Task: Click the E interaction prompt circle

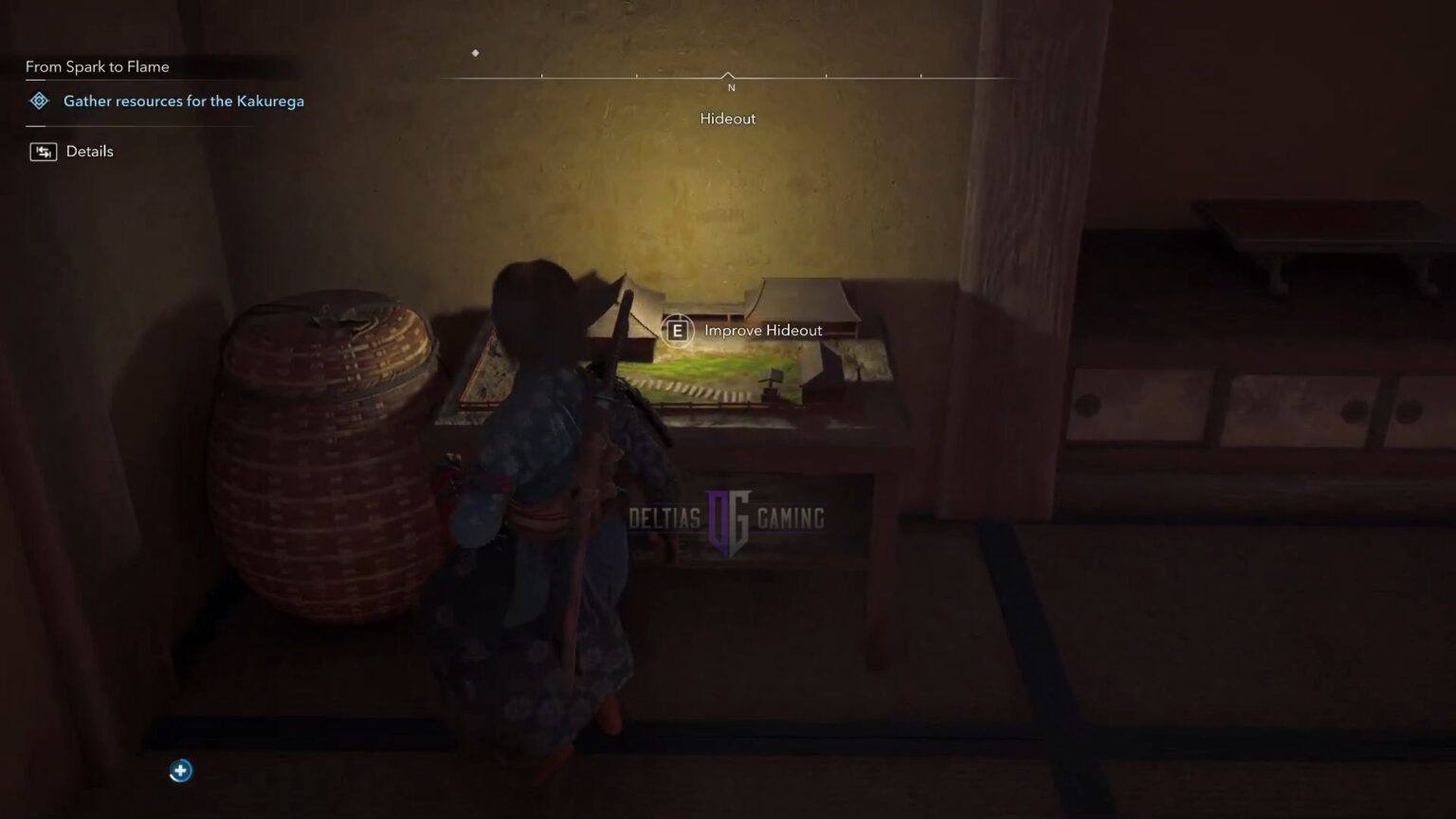Action: click(677, 331)
